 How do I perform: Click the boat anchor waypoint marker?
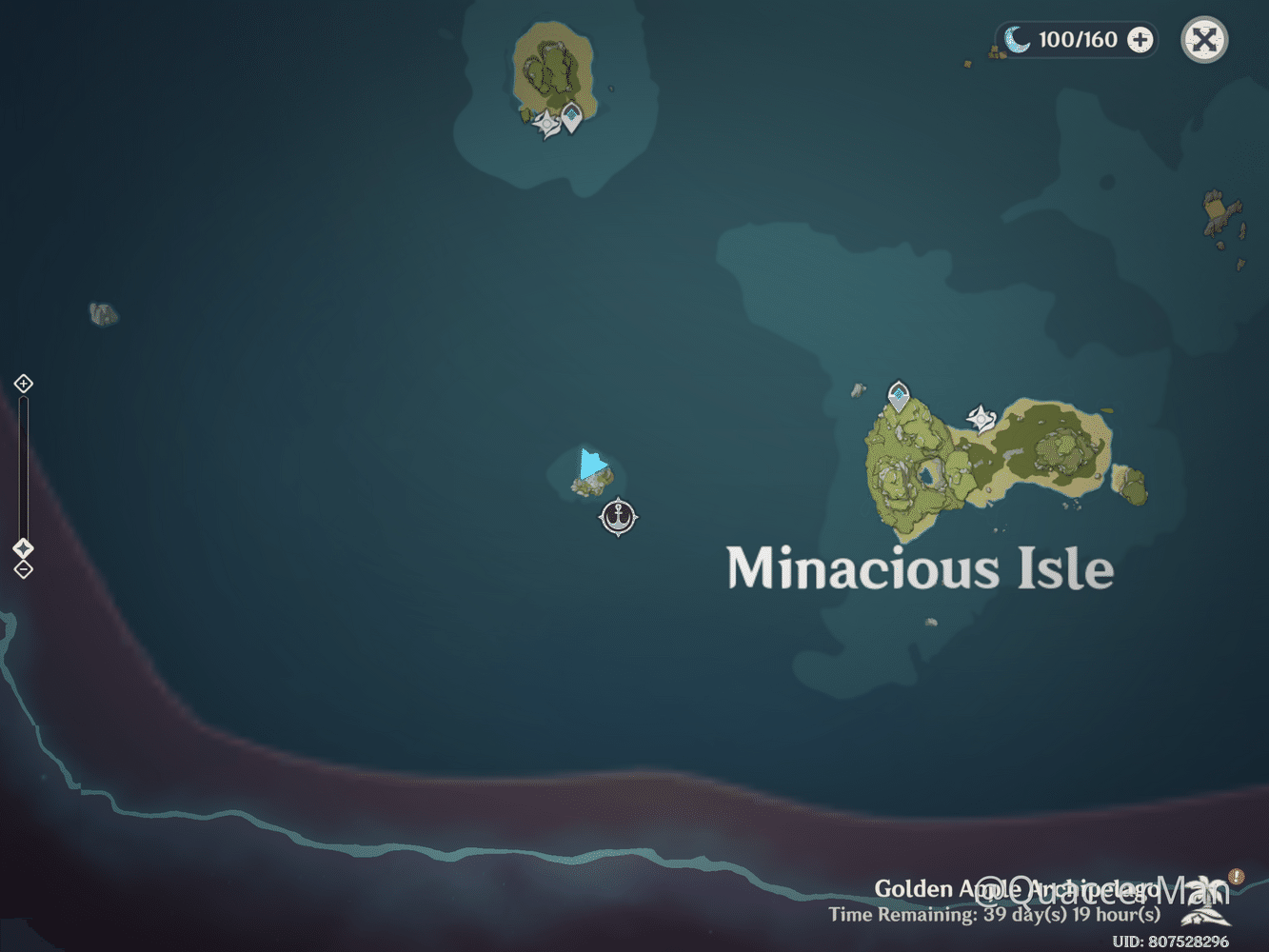[x=619, y=517]
